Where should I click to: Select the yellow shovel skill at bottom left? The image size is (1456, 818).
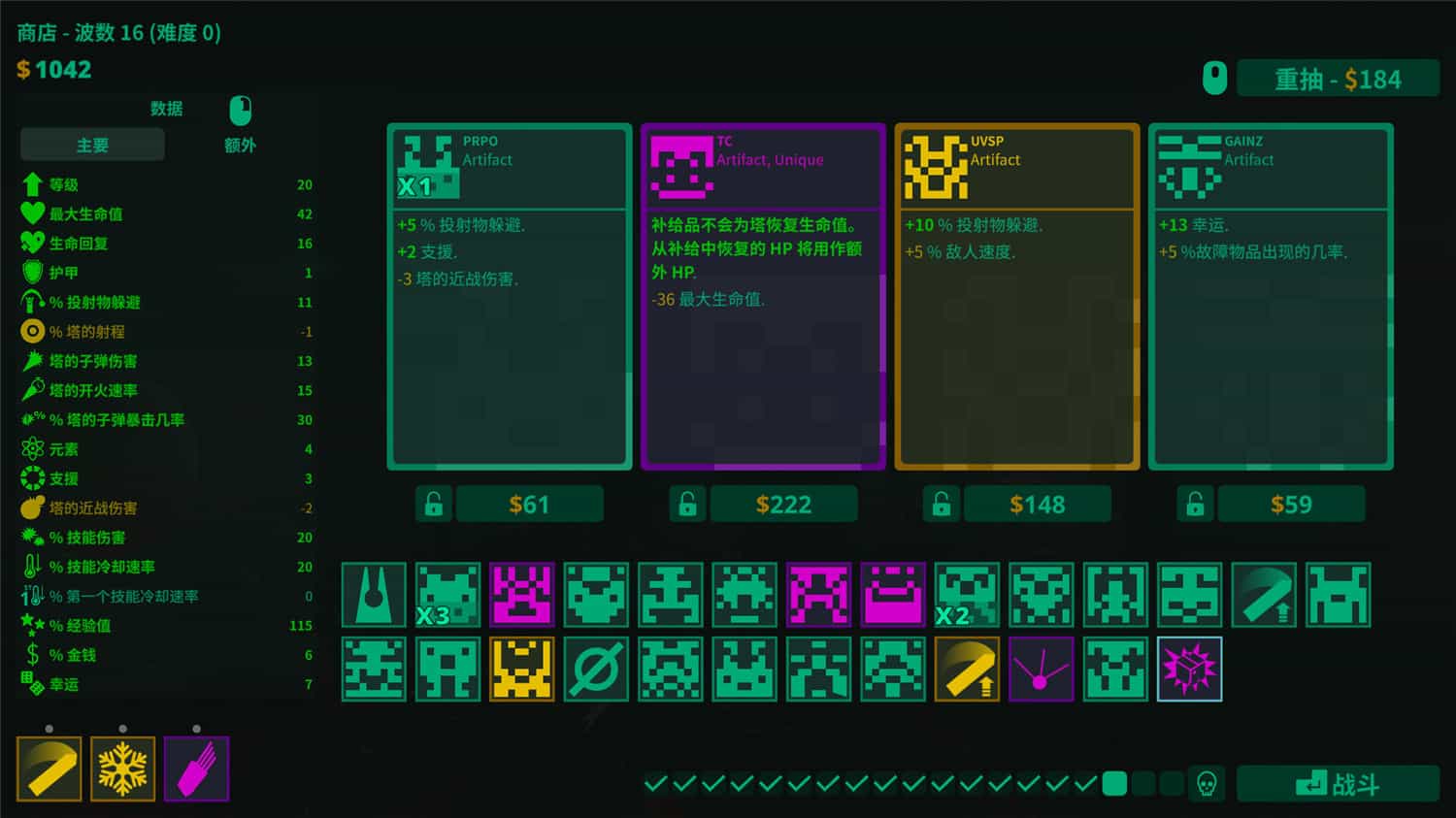(49, 769)
